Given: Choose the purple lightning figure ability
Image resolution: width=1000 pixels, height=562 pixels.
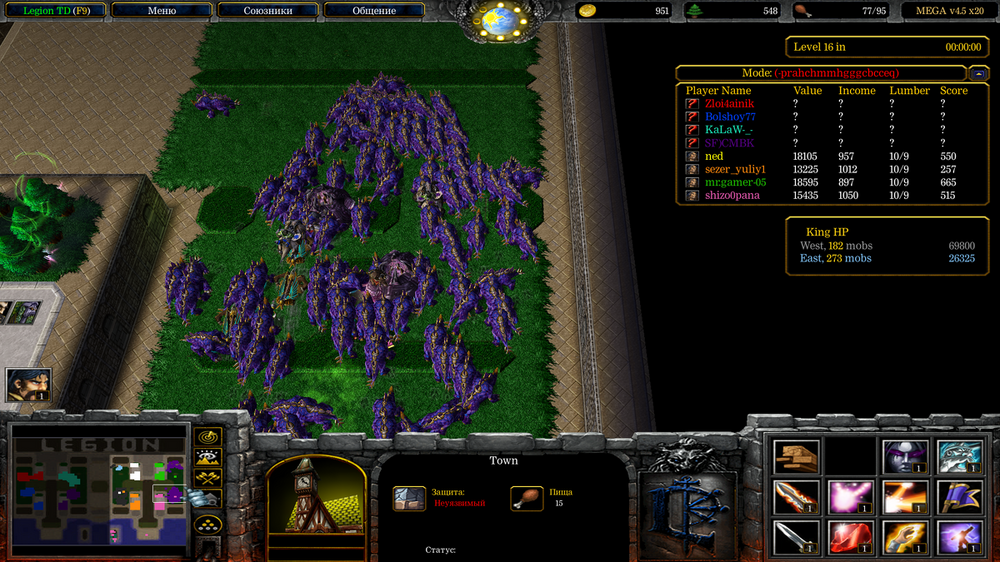Looking at the screenshot, I should pyautogui.click(x=958, y=537).
